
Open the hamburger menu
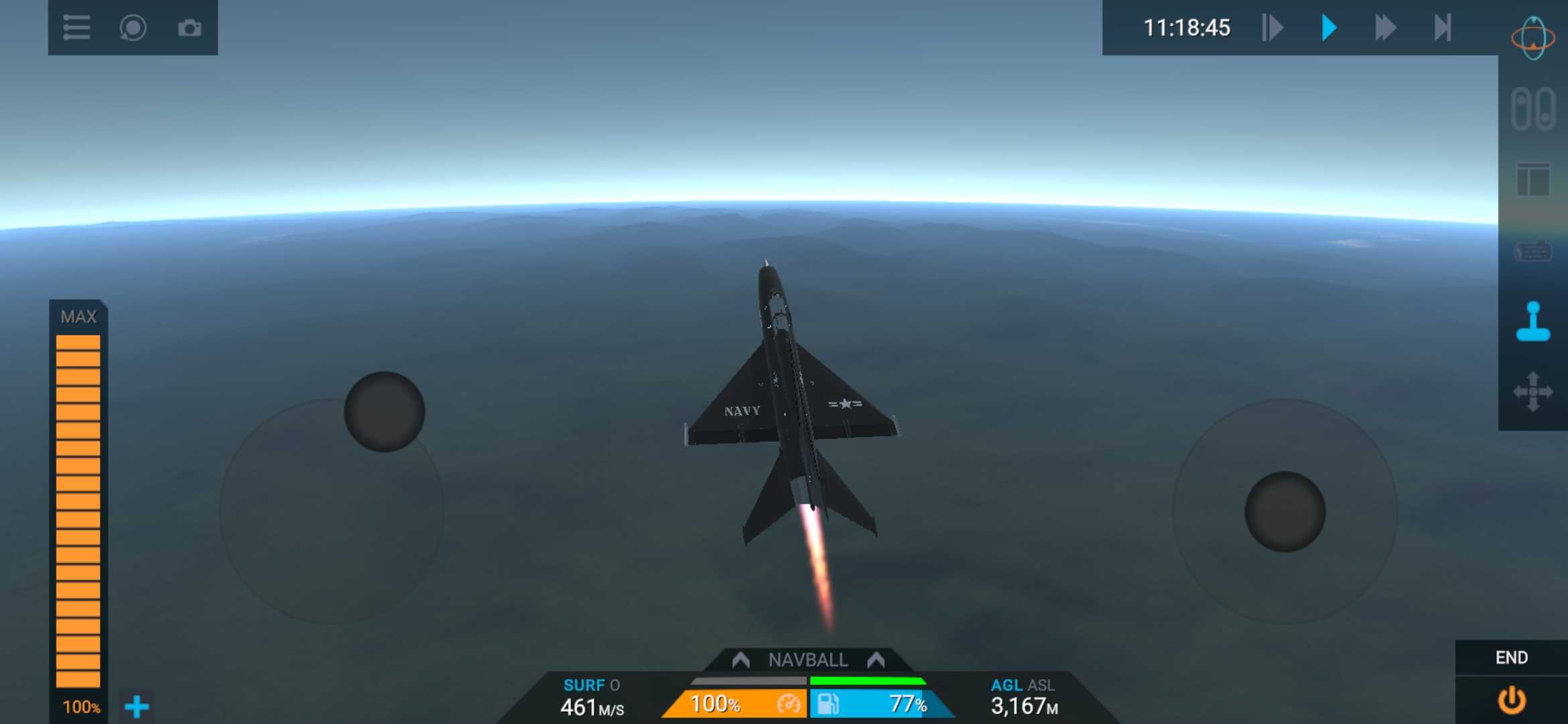[x=76, y=28]
